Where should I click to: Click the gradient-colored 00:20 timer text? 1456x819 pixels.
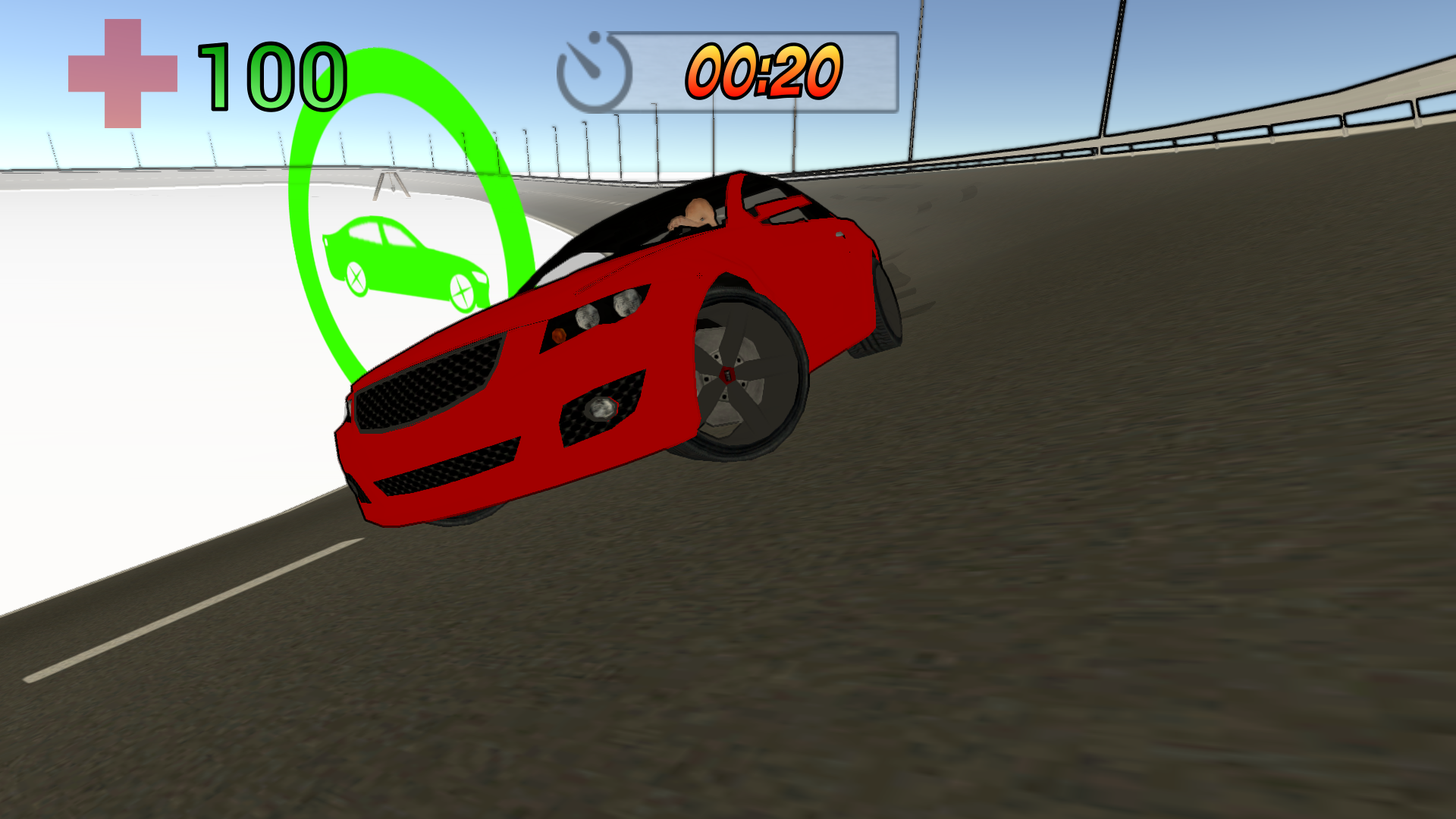764,72
